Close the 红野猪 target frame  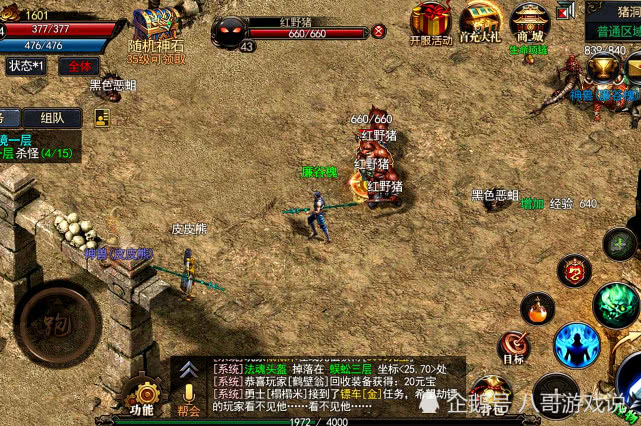(x=379, y=31)
